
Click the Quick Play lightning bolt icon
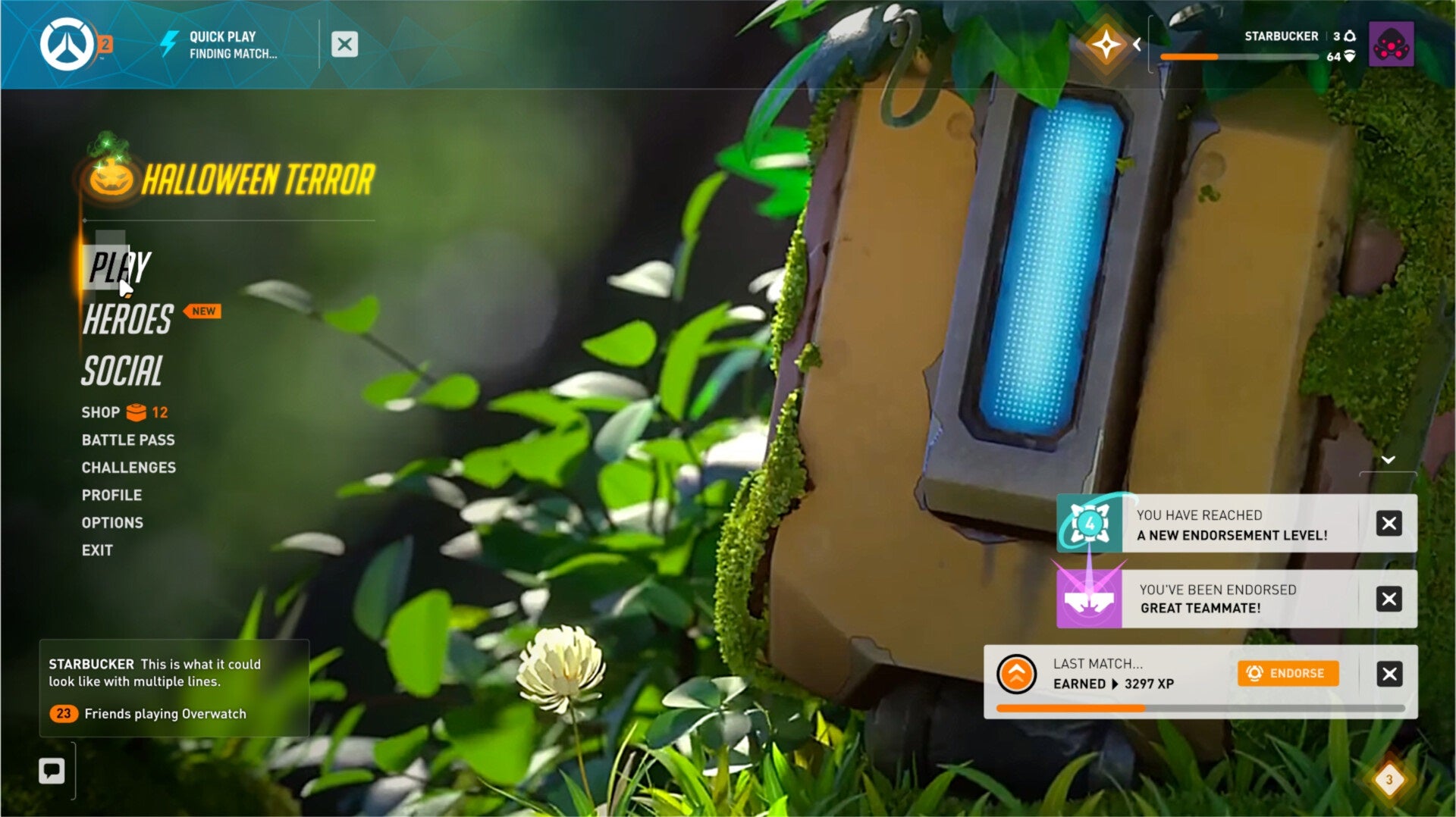point(170,42)
